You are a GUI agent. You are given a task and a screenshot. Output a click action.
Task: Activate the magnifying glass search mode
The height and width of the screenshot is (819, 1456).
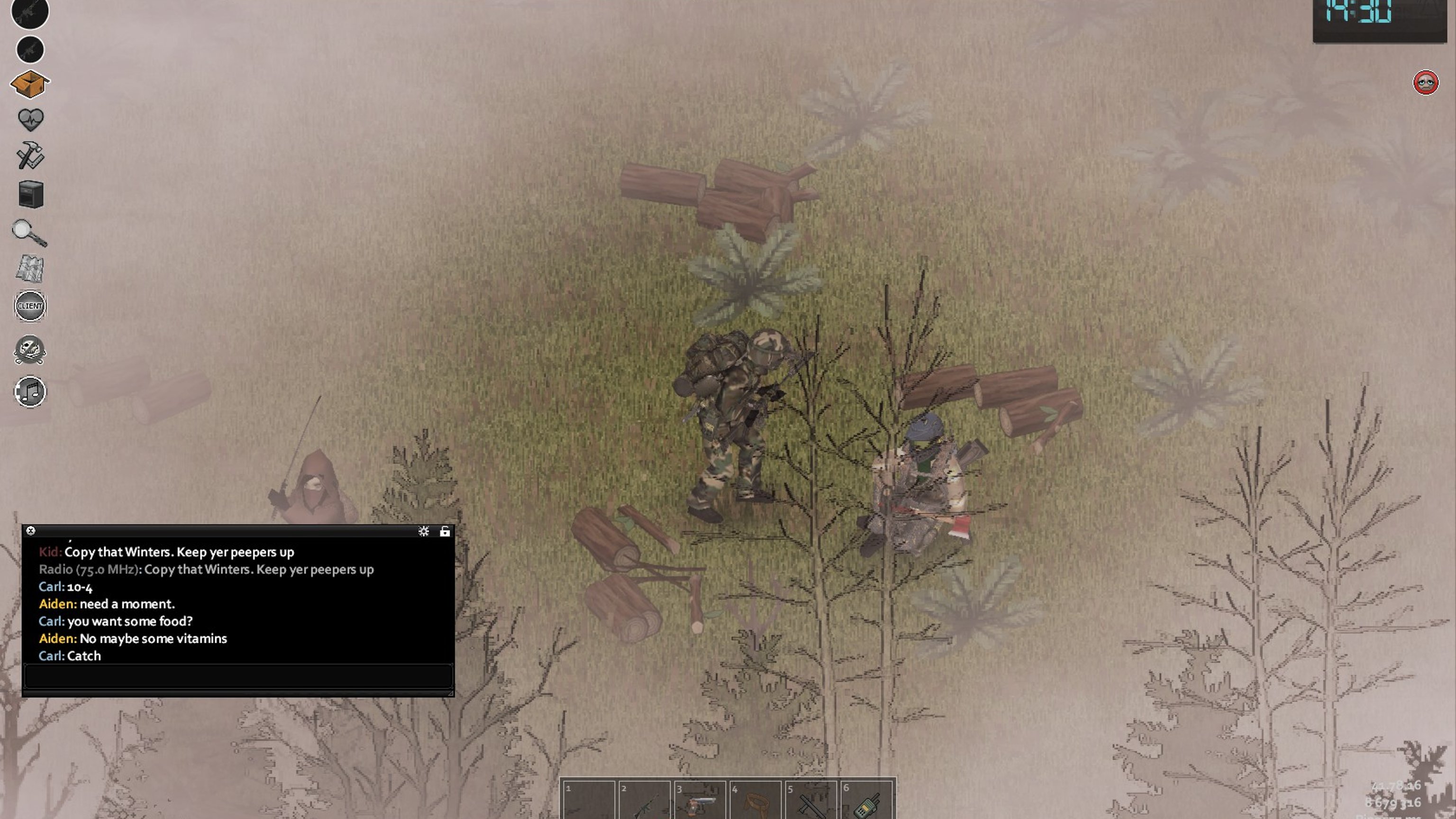(x=29, y=232)
